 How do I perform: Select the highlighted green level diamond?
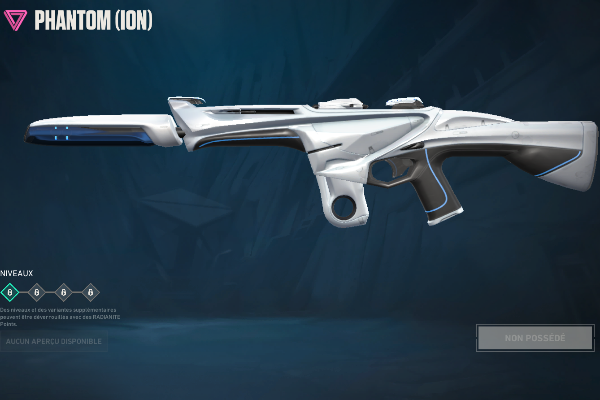tap(10, 293)
